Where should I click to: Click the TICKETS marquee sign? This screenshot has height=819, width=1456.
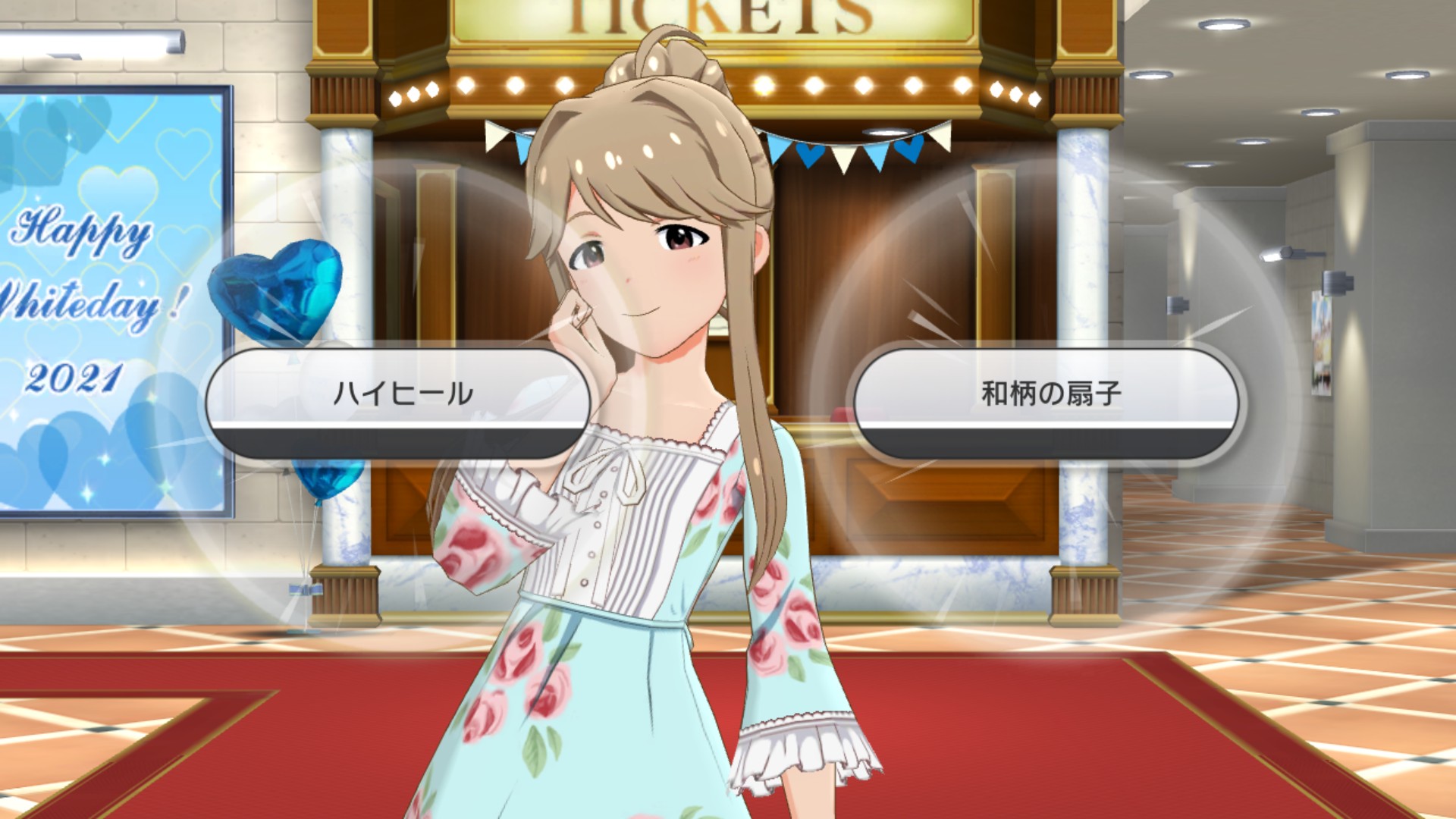[720, 15]
